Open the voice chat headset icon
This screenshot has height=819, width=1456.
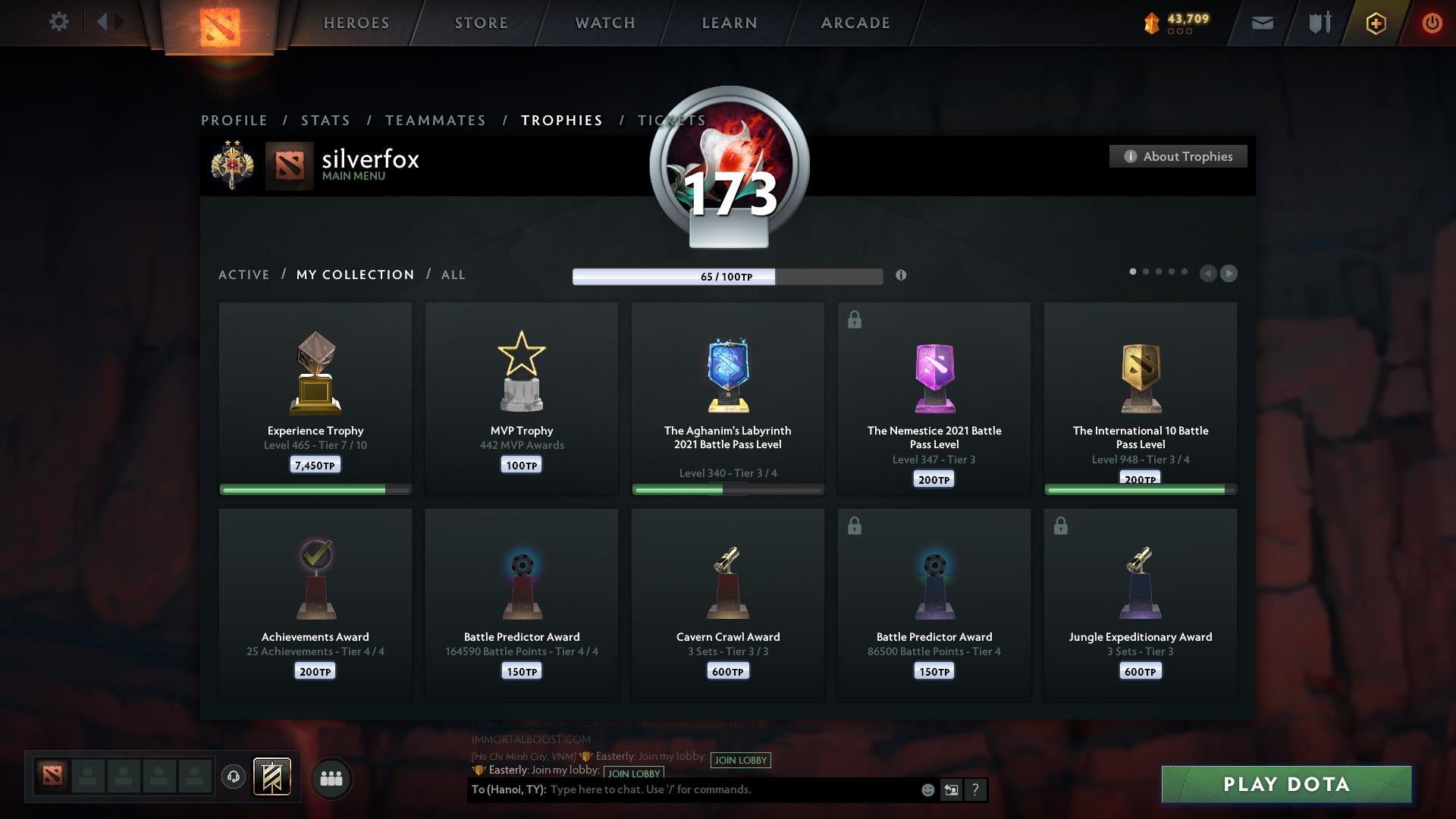point(234,778)
